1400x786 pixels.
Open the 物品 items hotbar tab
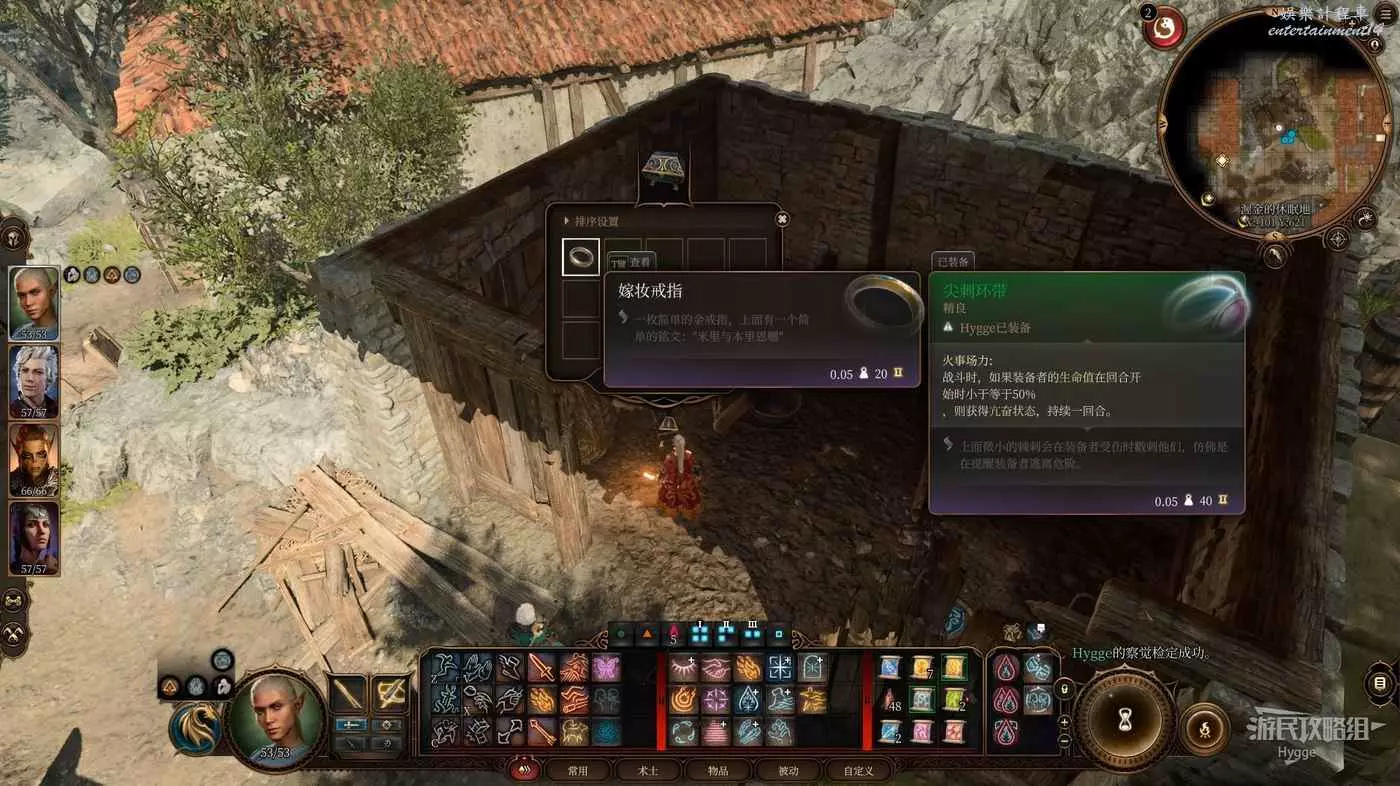pyautogui.click(x=718, y=771)
